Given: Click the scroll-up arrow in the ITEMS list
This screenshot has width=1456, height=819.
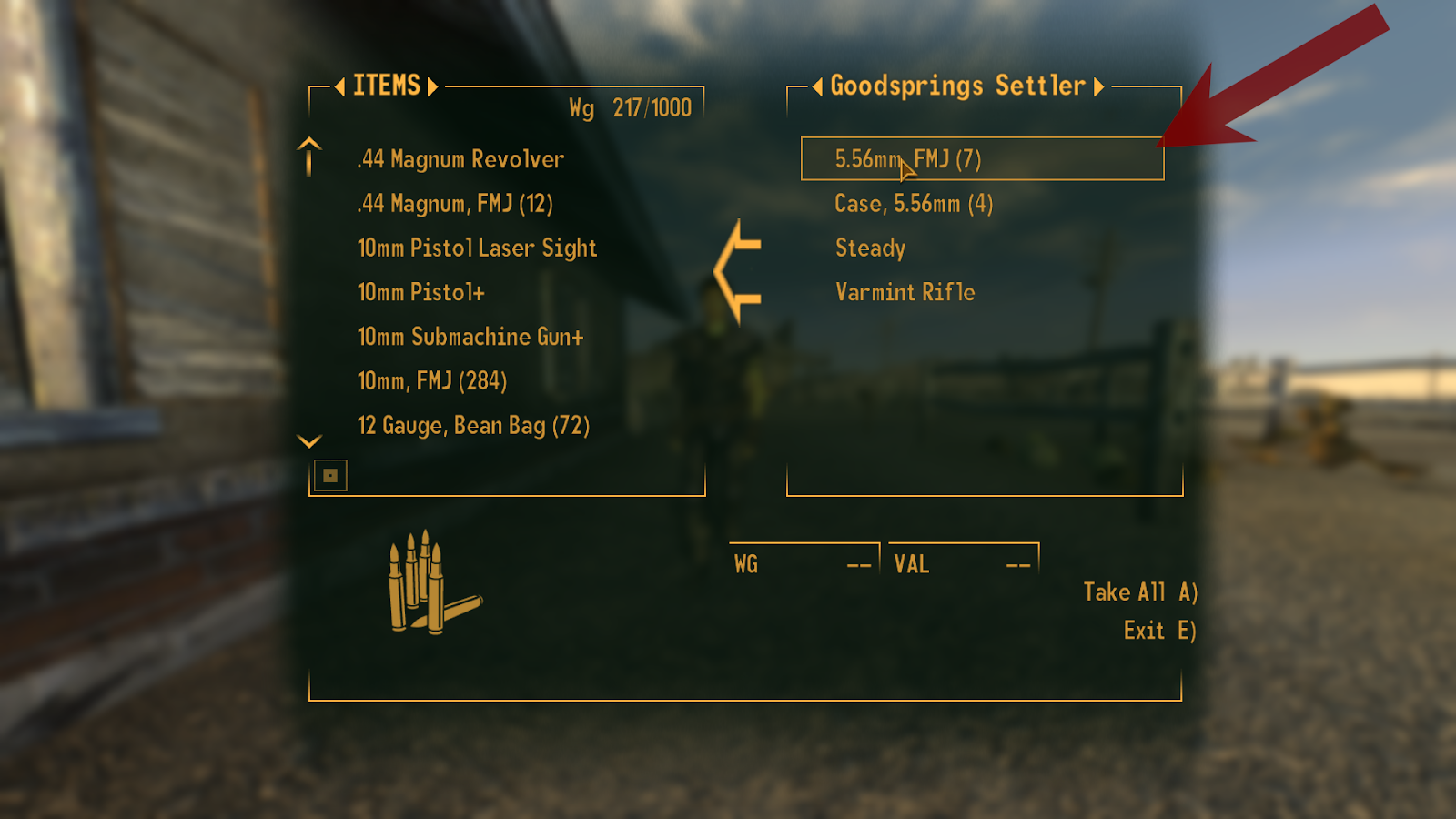Looking at the screenshot, I should click(308, 157).
